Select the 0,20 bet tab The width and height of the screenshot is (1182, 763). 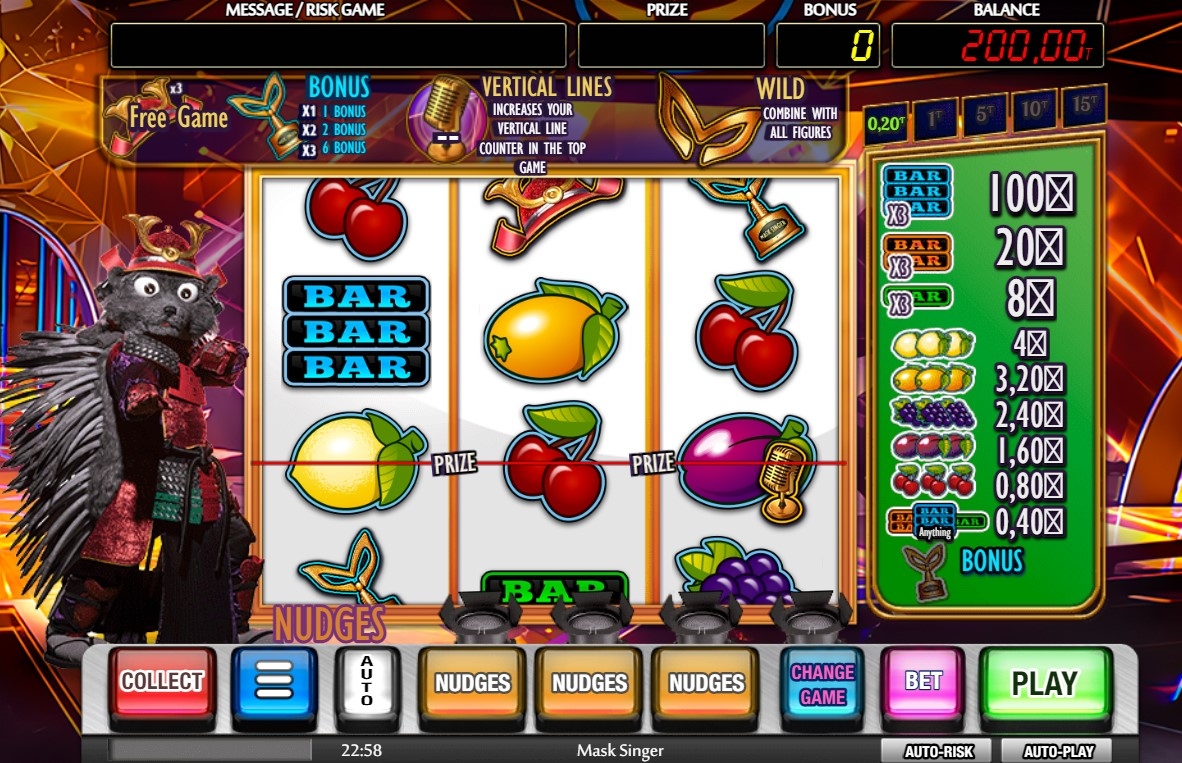(x=885, y=123)
